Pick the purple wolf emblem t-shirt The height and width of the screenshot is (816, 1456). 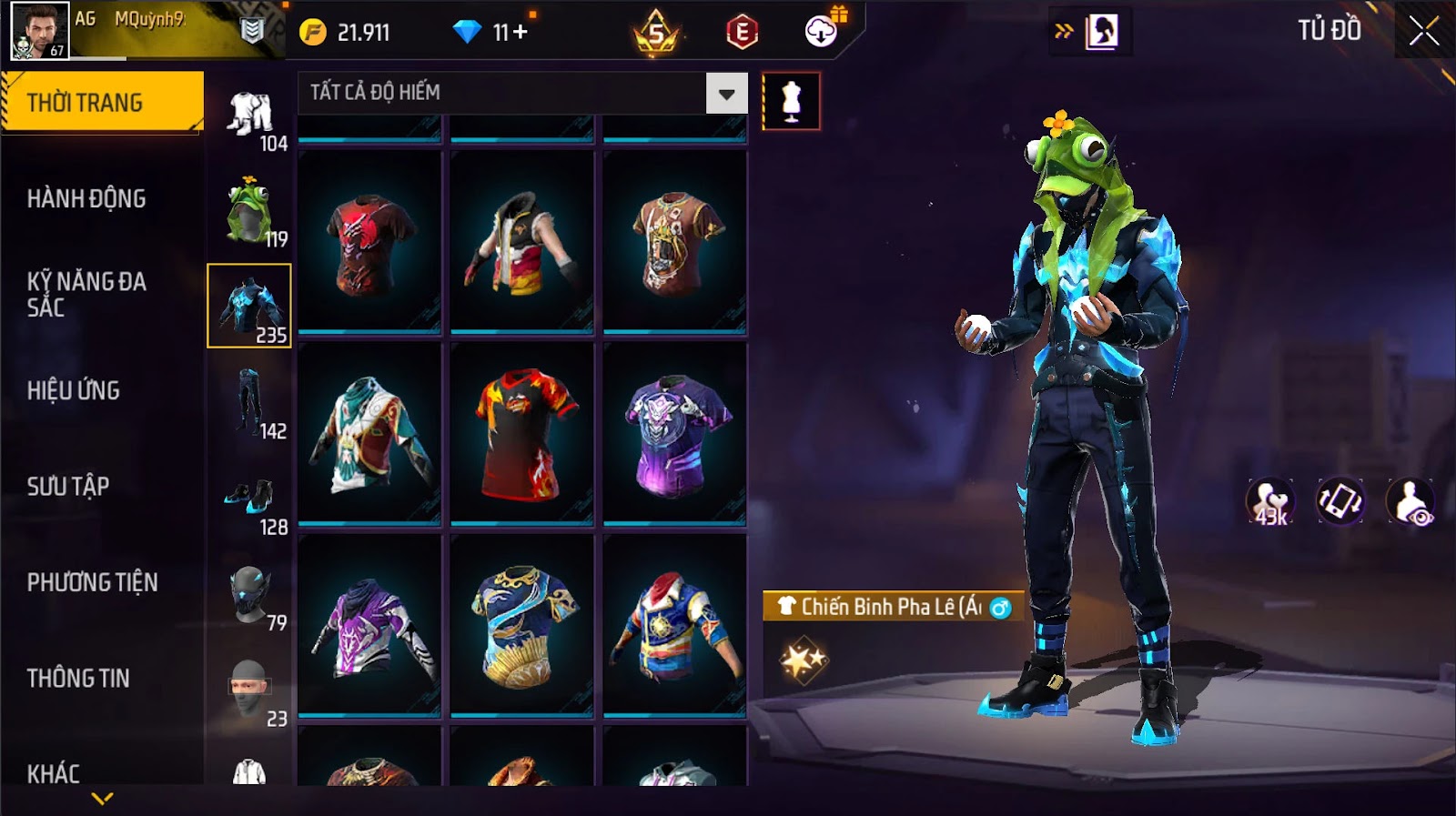point(674,434)
